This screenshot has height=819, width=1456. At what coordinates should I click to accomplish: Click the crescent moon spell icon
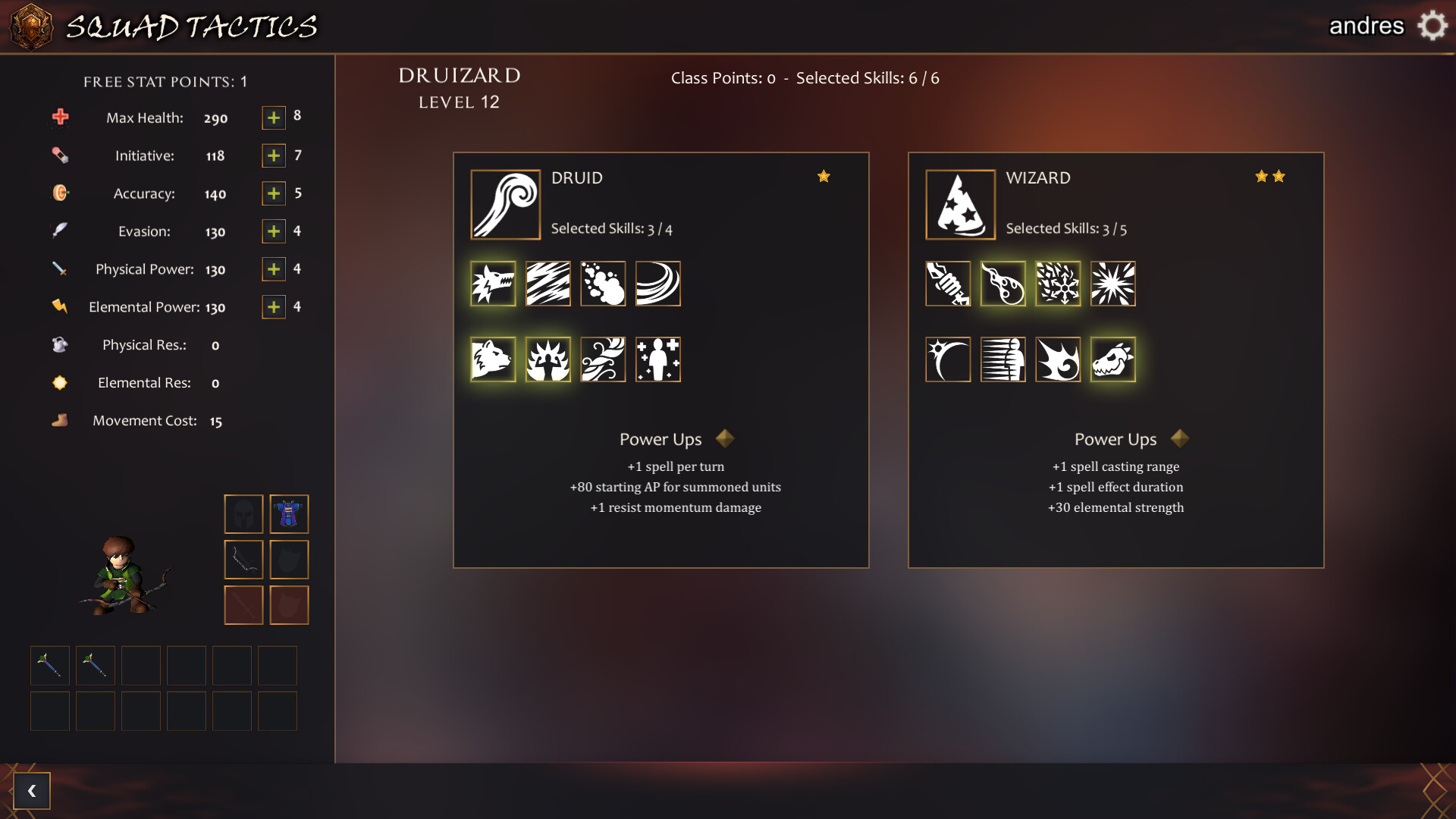pos(947,359)
